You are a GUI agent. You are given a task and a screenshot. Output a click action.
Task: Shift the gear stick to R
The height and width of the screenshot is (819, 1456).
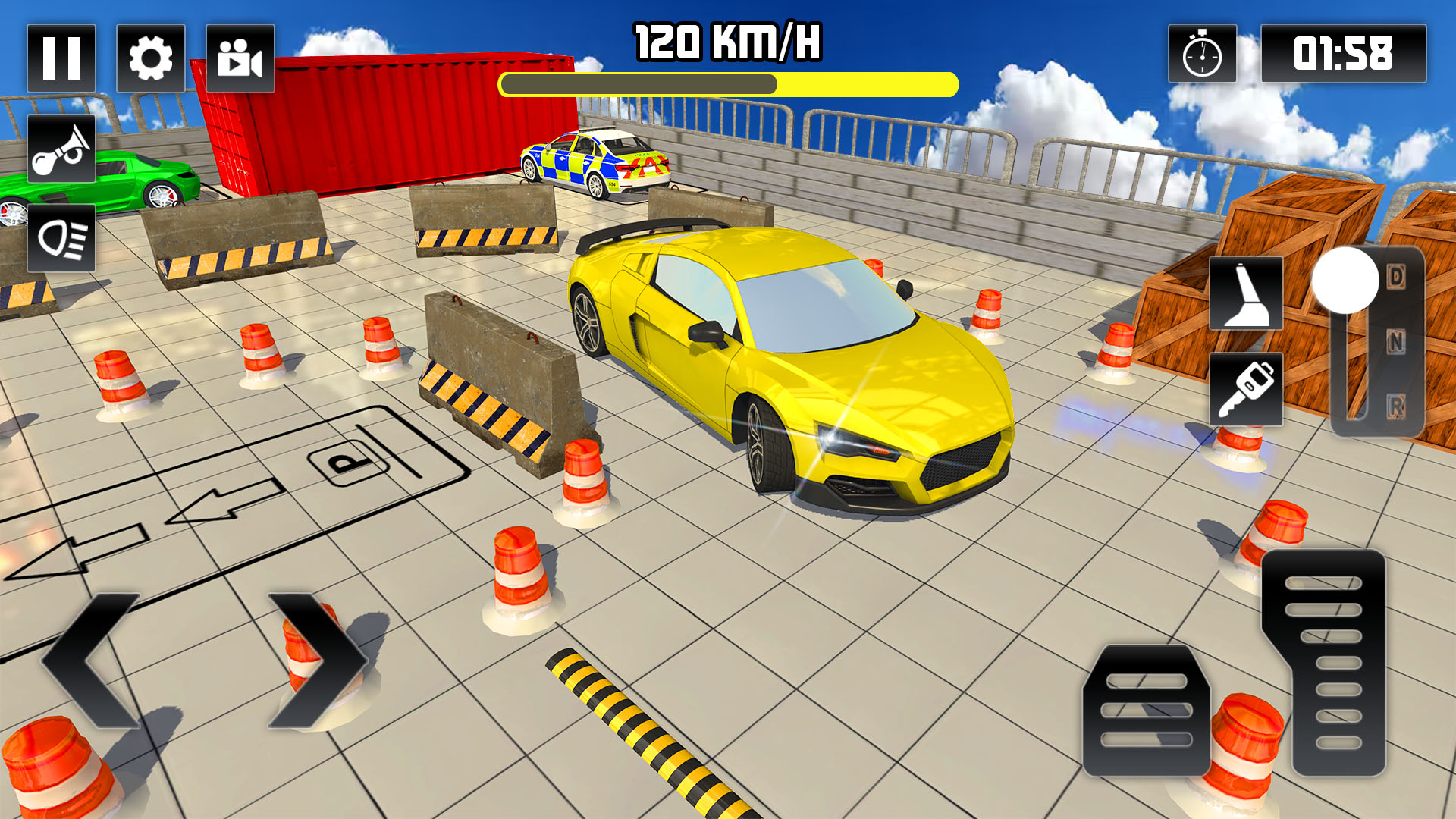pos(1398,407)
